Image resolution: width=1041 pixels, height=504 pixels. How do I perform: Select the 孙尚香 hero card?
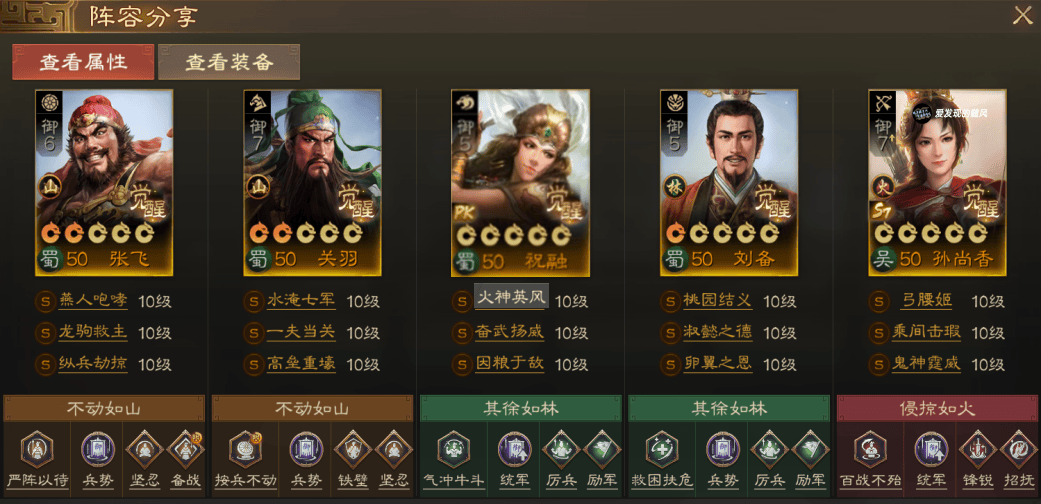click(936, 183)
